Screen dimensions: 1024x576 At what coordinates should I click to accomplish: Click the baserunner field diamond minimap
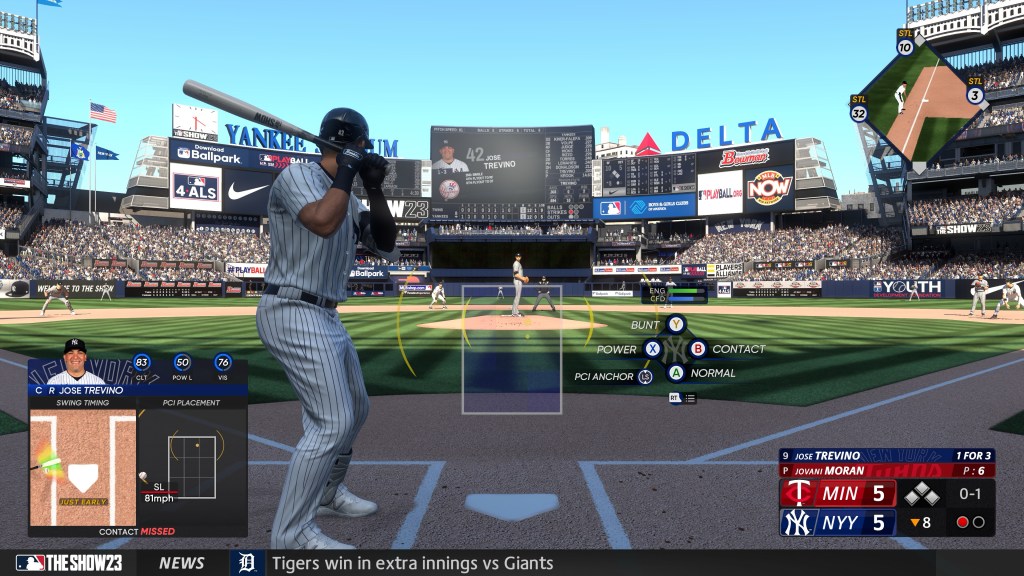click(918, 100)
